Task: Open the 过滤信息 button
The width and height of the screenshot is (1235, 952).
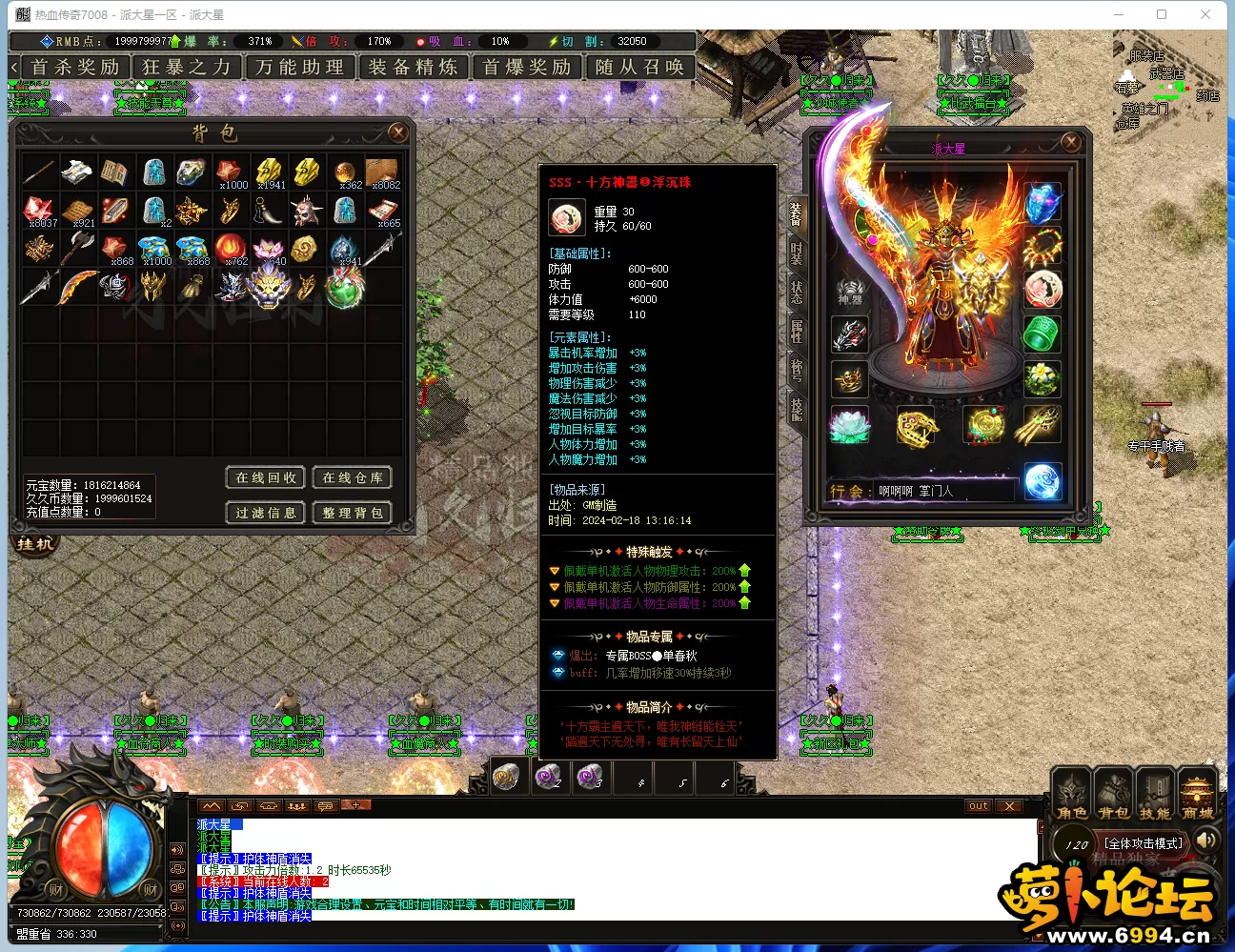Action: pos(266,513)
